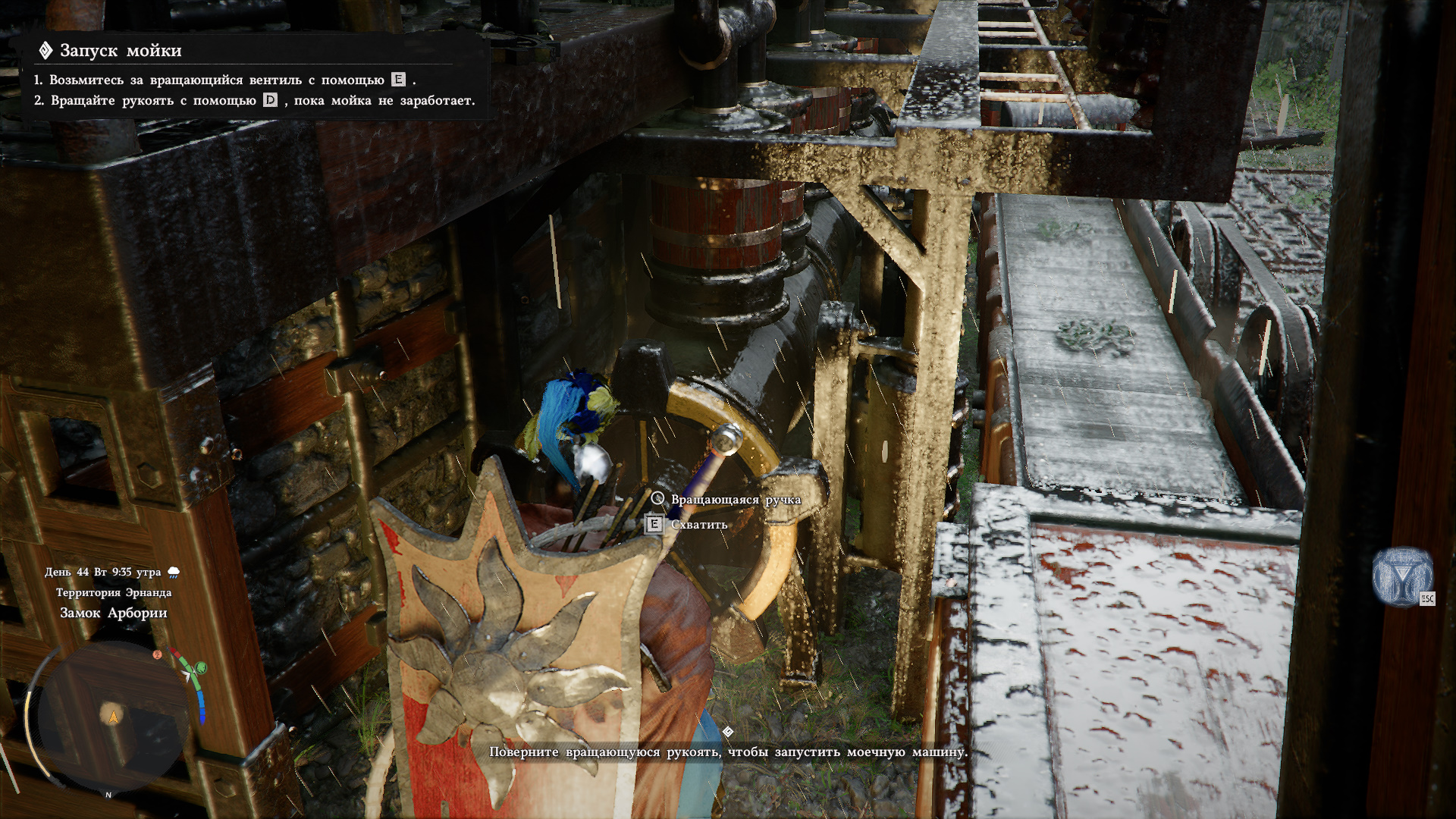Open the circular emblem menu icon
The width and height of the screenshot is (1456, 819).
point(1402,576)
